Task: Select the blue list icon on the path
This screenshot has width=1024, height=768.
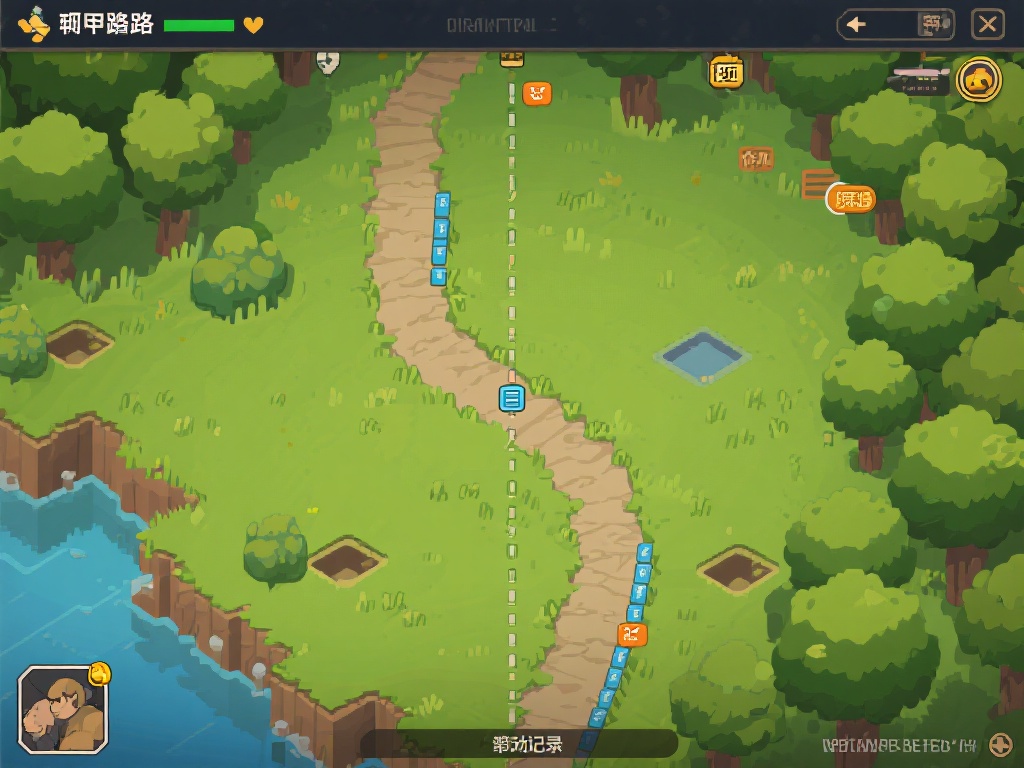Action: [x=511, y=398]
